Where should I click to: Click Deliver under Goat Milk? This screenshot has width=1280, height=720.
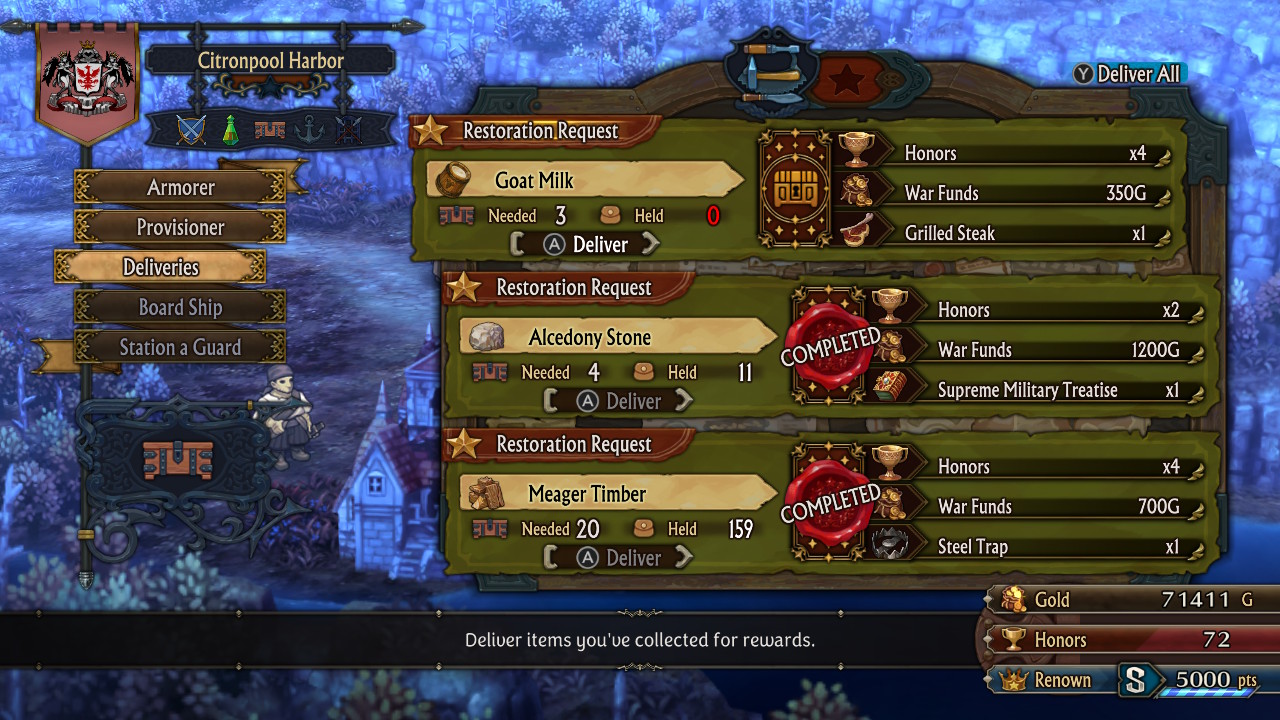(586, 244)
